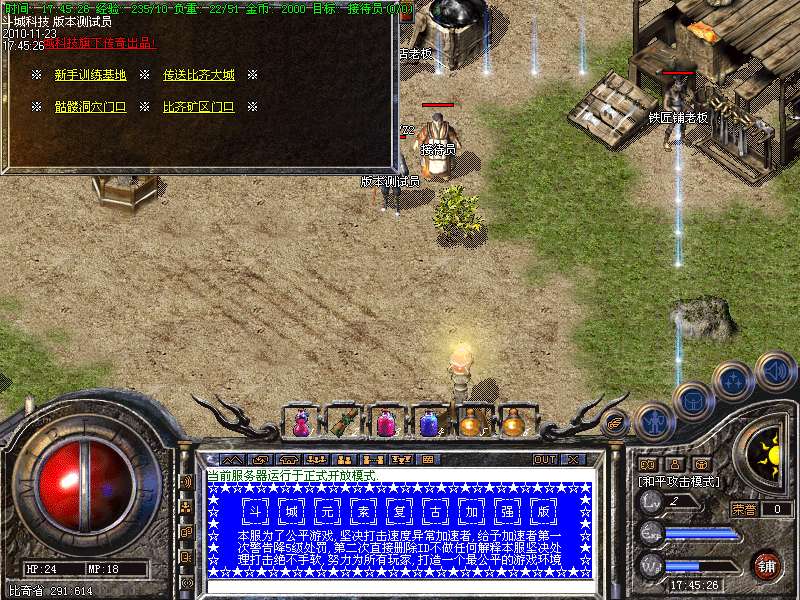Select the 比奇矿区门口 destination
This screenshot has width=800, height=600.
(x=198, y=106)
